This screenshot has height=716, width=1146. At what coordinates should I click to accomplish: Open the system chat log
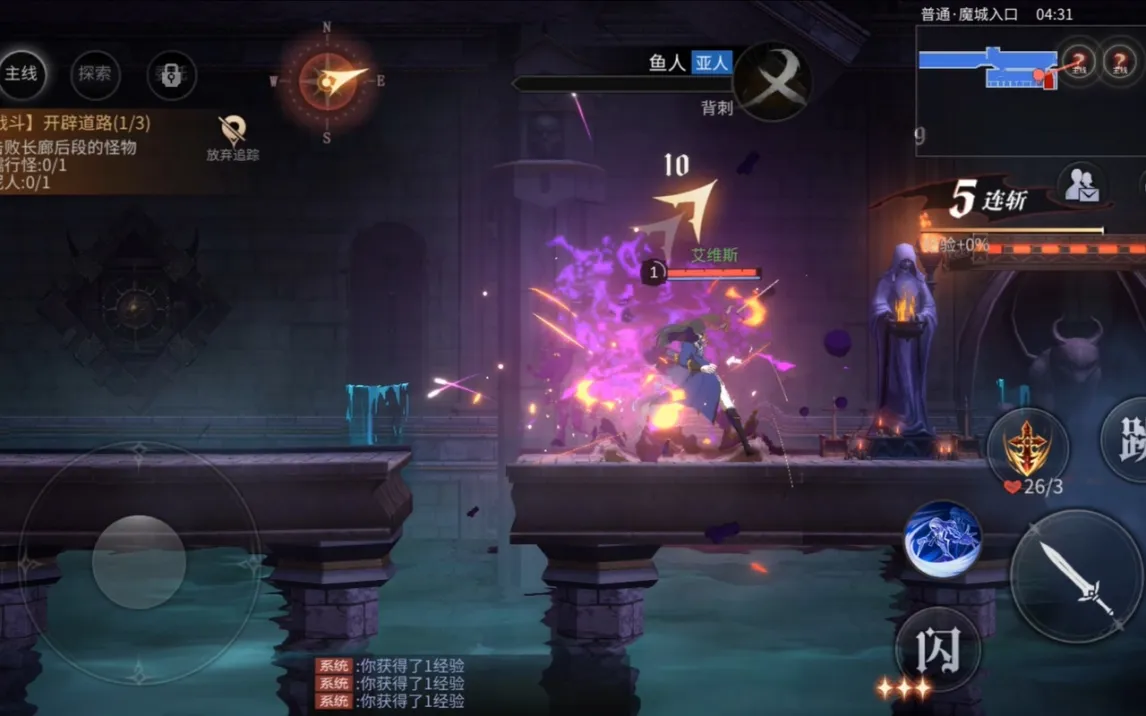point(390,683)
